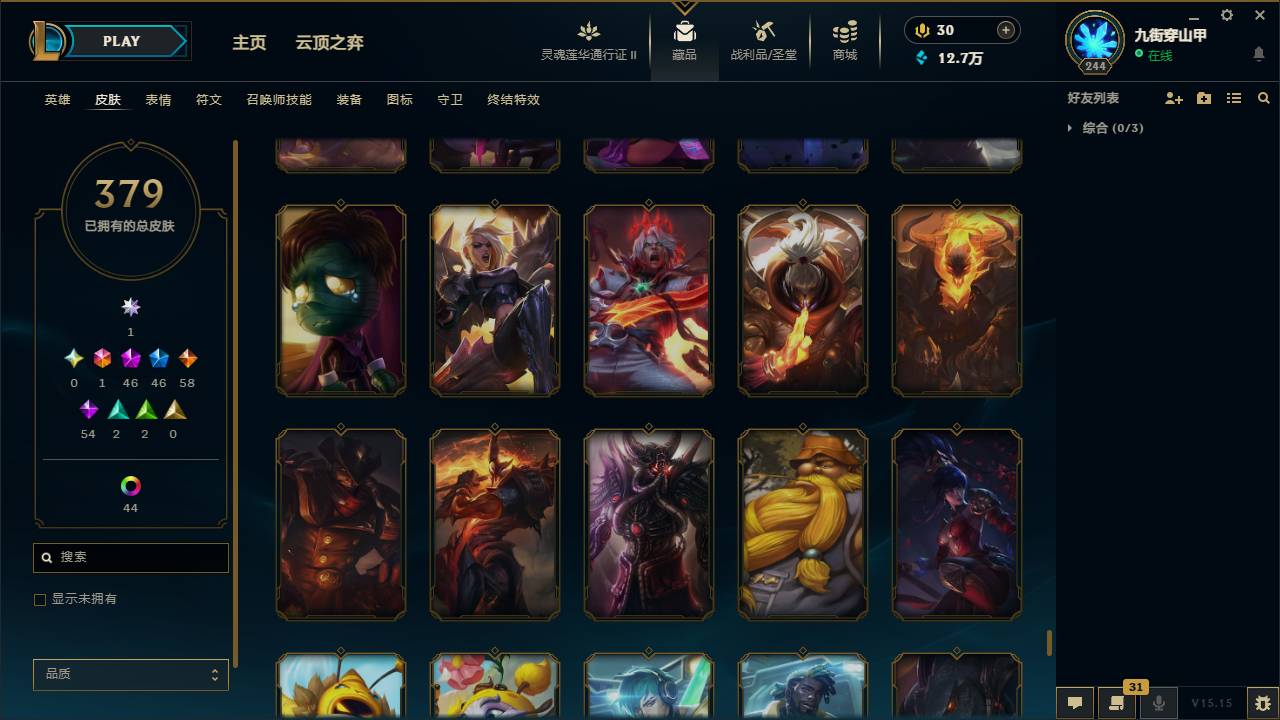Toggle the microphone at bottom right
Image resolution: width=1280 pixels, height=720 pixels.
click(1158, 703)
